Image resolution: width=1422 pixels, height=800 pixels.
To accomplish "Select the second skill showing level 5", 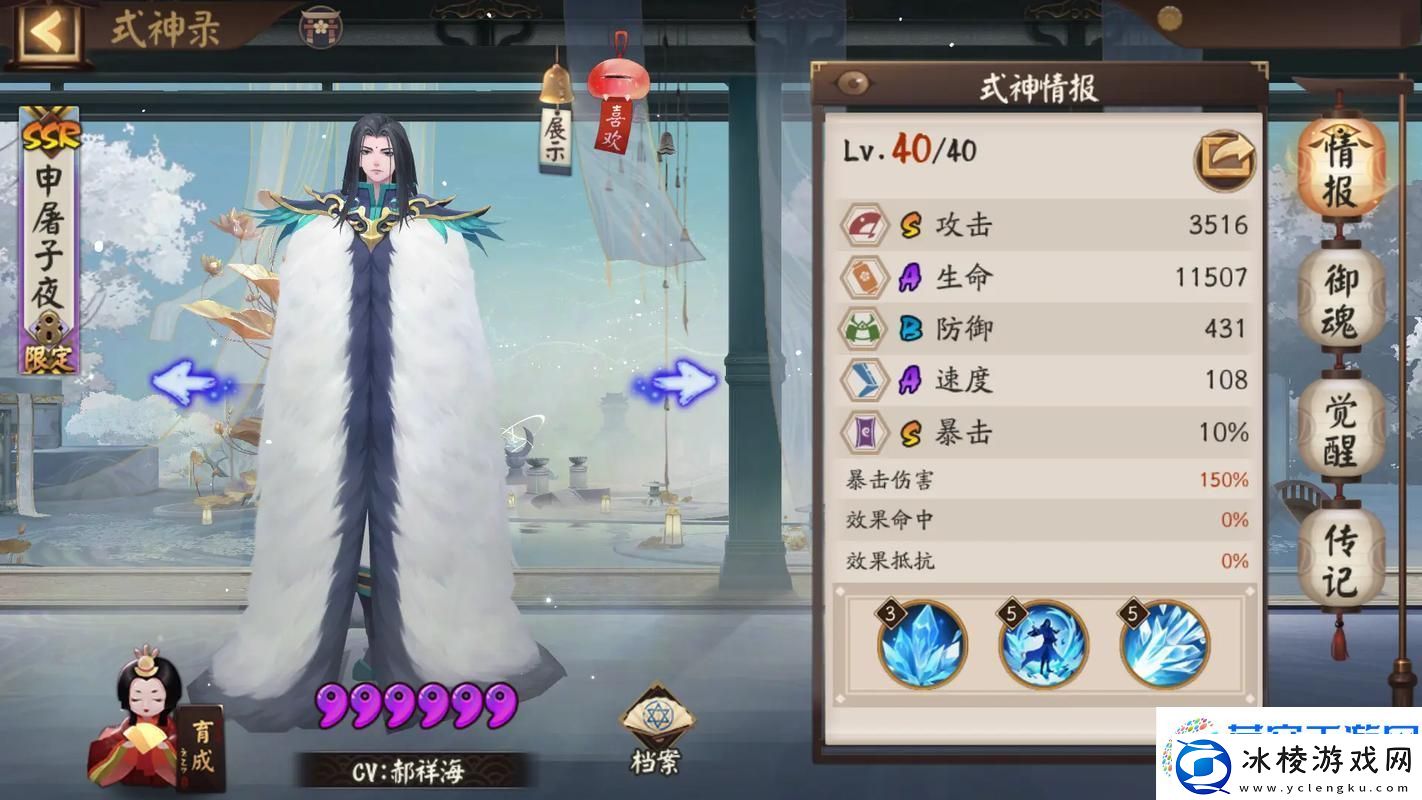I will tap(1044, 645).
